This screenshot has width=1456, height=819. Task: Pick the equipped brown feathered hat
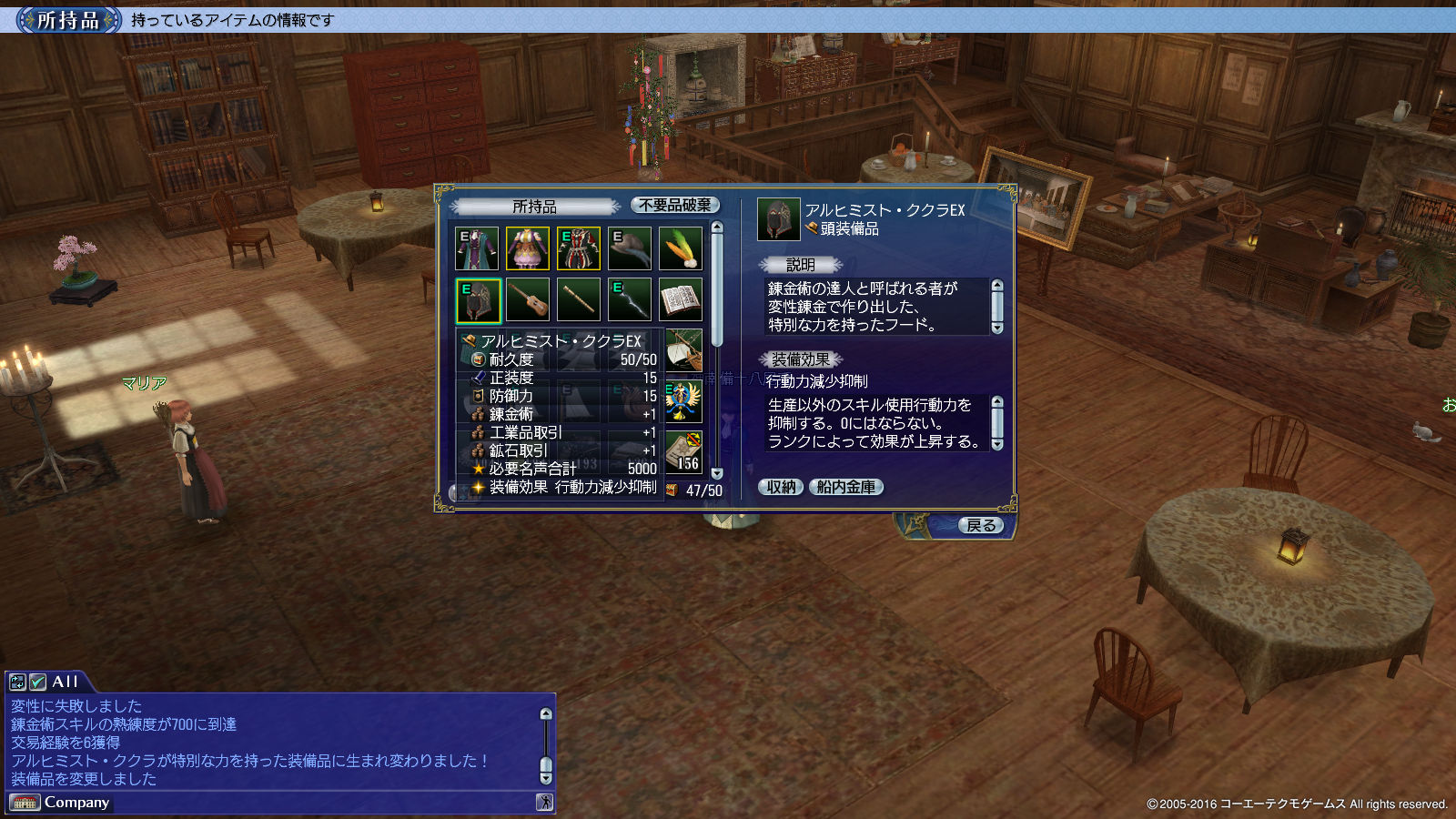[x=630, y=248]
